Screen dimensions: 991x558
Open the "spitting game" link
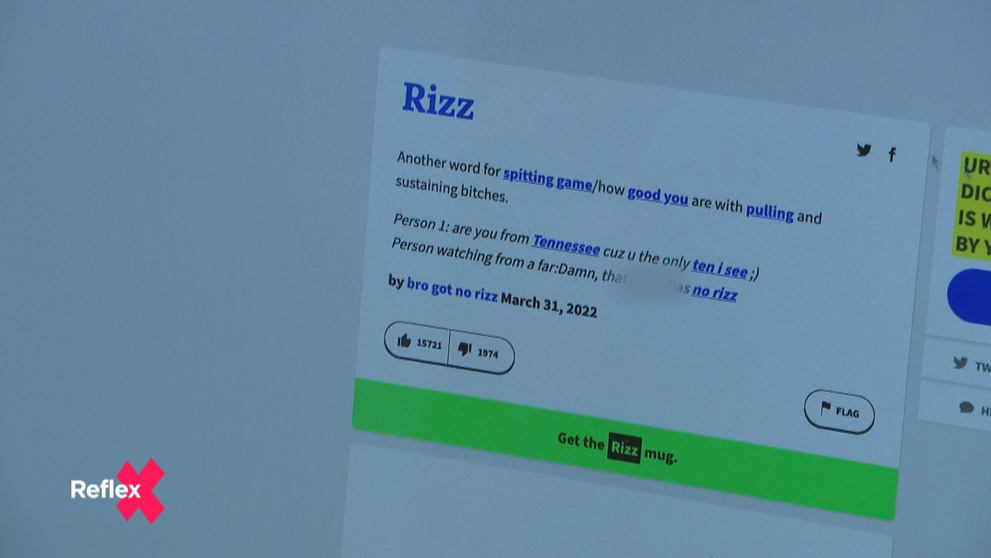(x=547, y=179)
